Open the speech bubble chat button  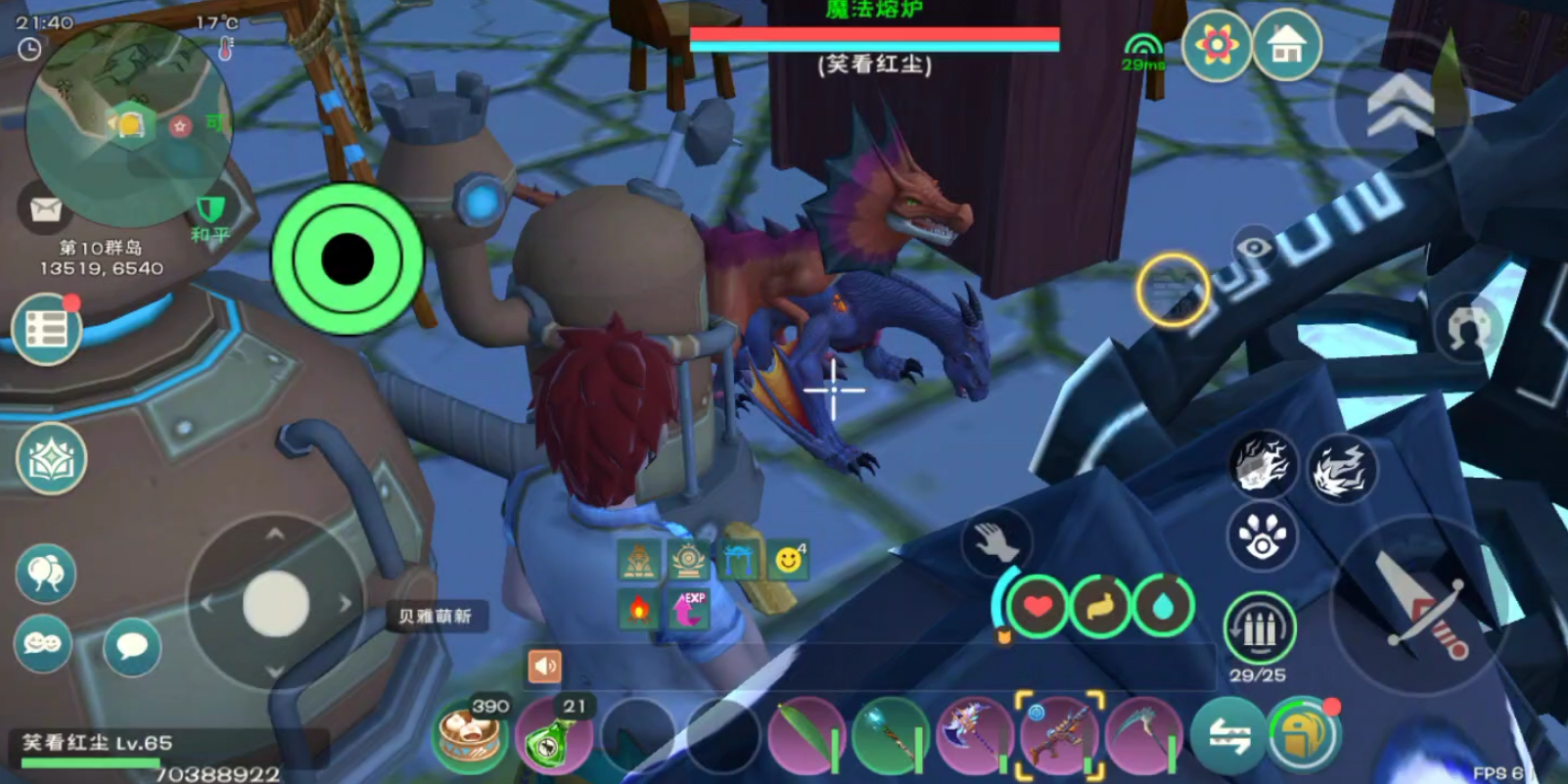pos(131,646)
